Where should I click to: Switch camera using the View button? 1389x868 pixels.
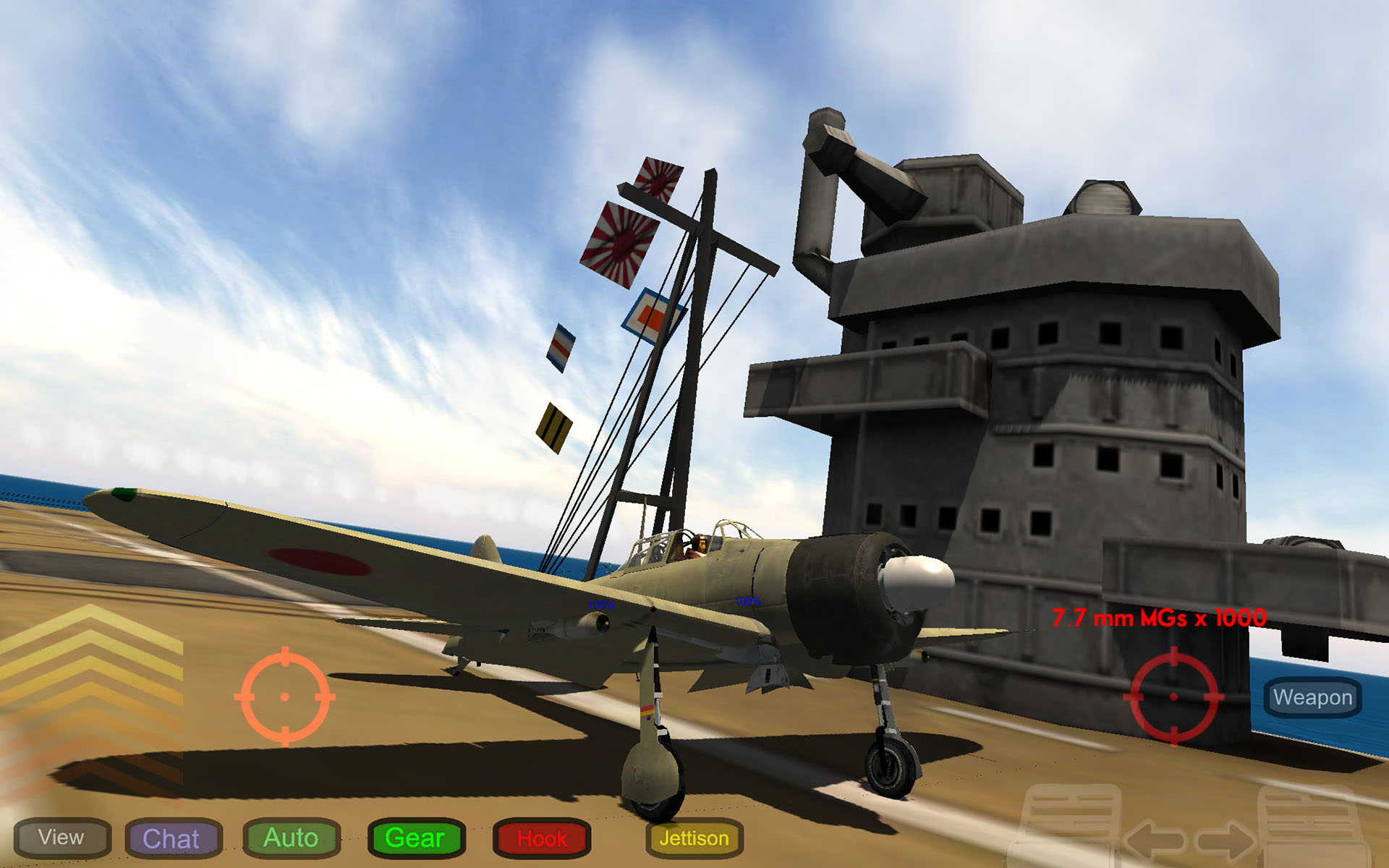tap(61, 838)
